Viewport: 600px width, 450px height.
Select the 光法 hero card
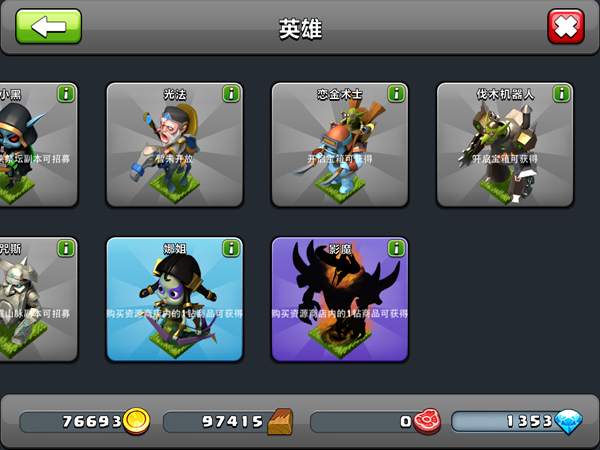tap(175, 145)
